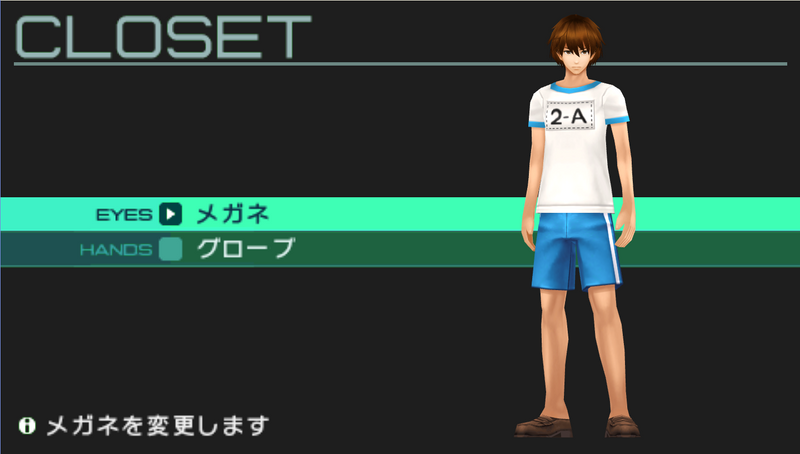Toggle the square box beside HANDS
Viewport: 800px width, 454px height.
pyautogui.click(x=170, y=249)
